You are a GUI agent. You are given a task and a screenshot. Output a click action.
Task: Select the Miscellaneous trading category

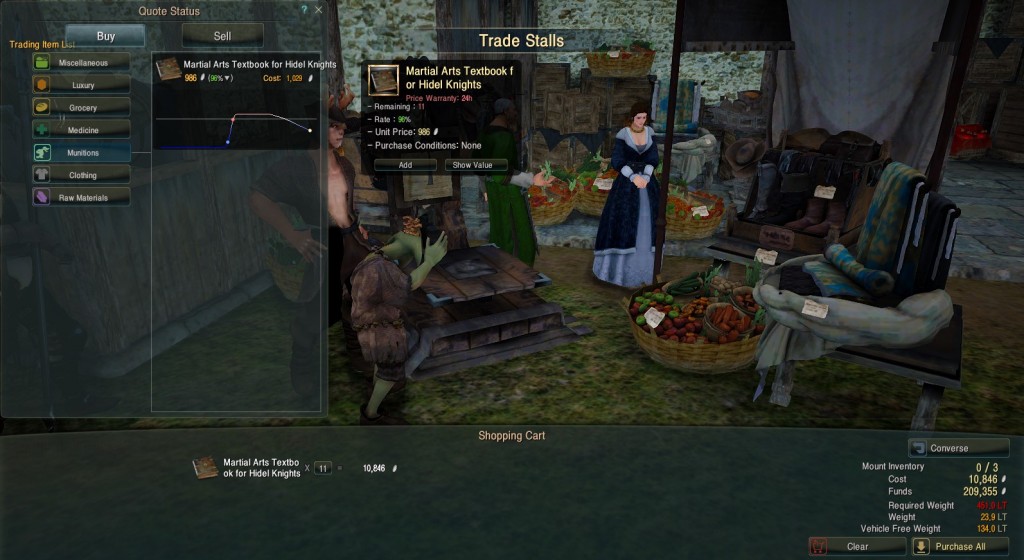(81, 62)
